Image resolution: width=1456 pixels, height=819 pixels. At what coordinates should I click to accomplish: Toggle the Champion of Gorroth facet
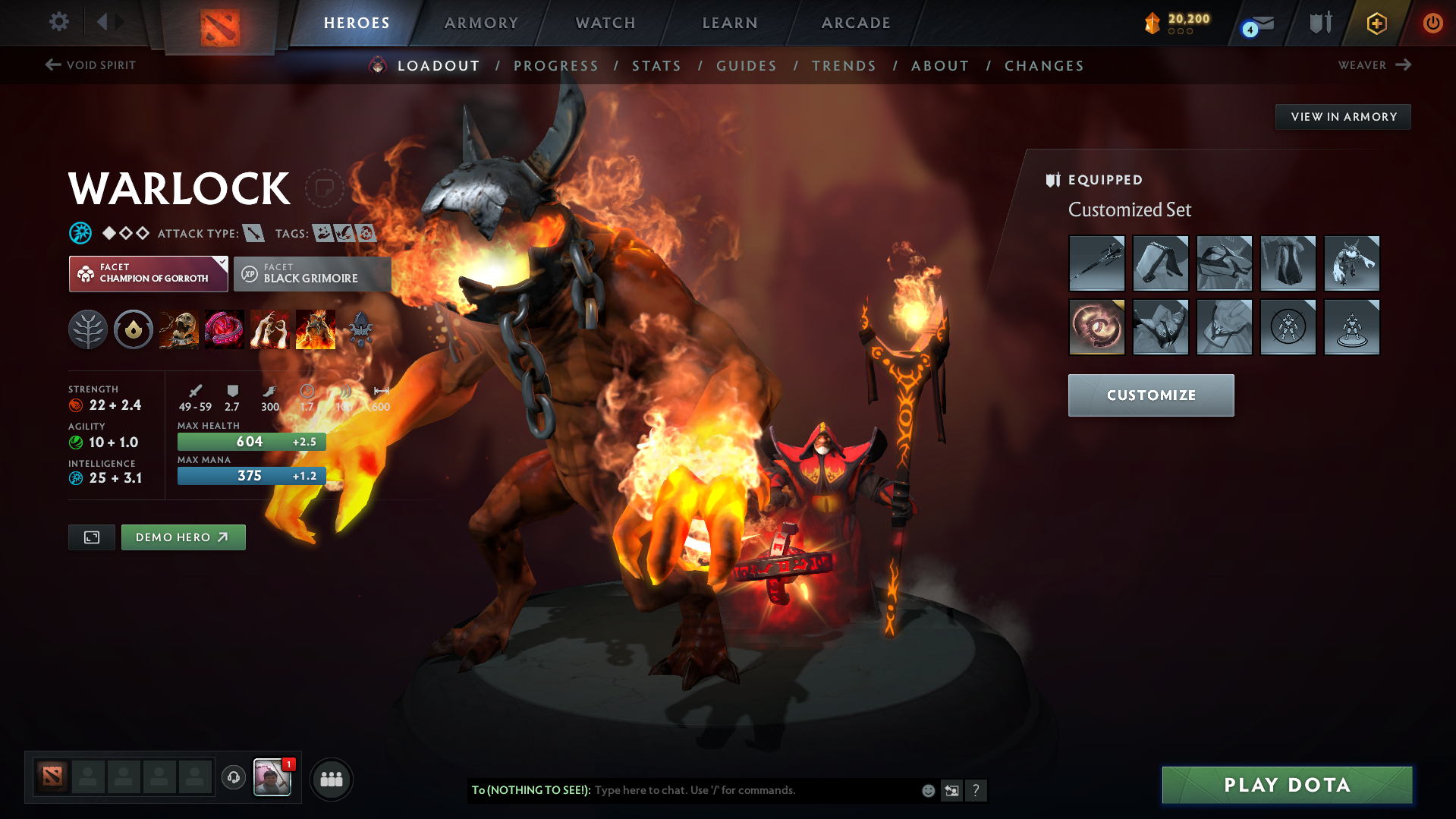(x=148, y=273)
